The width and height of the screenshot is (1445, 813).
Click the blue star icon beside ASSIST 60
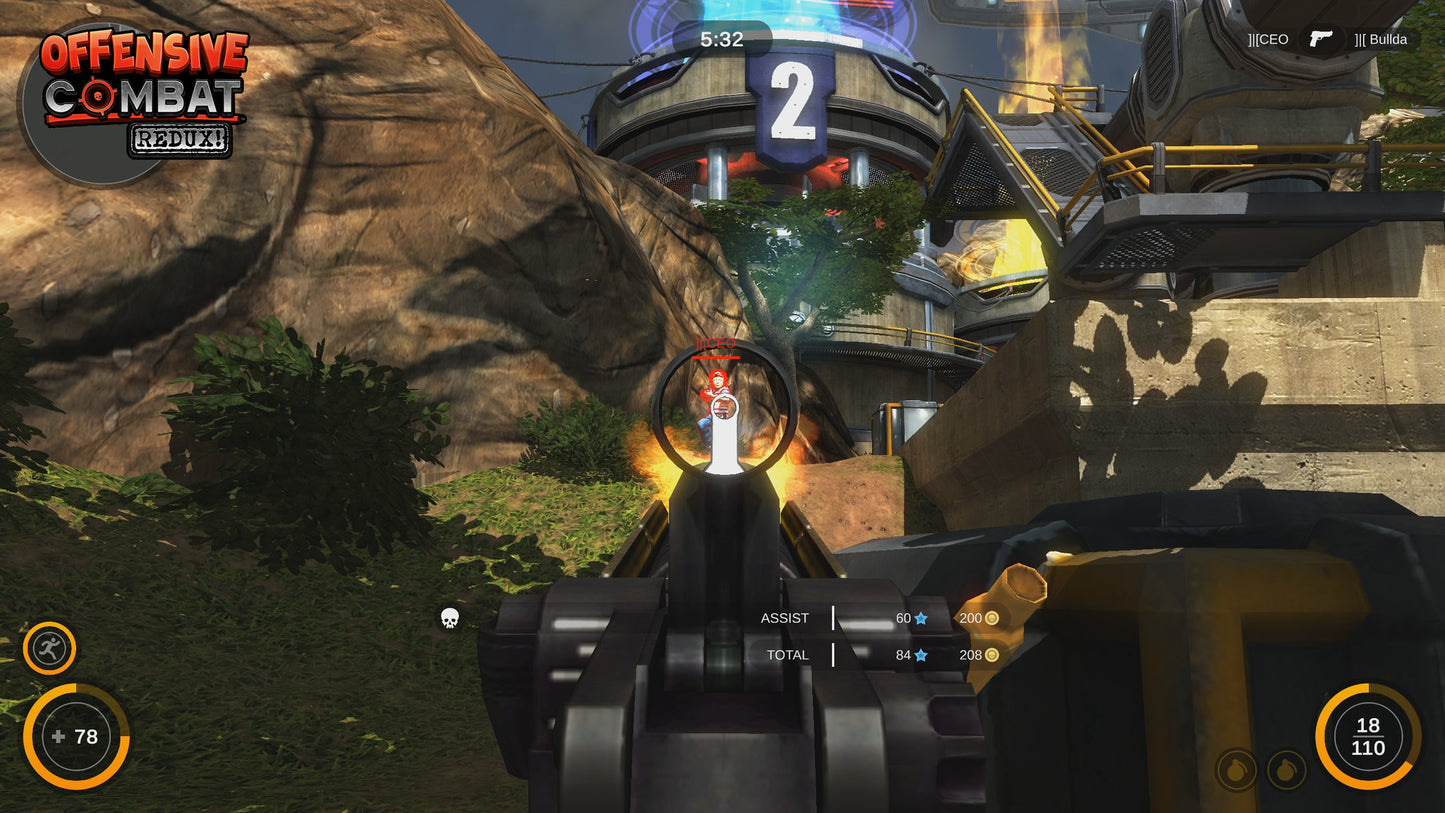[919, 618]
